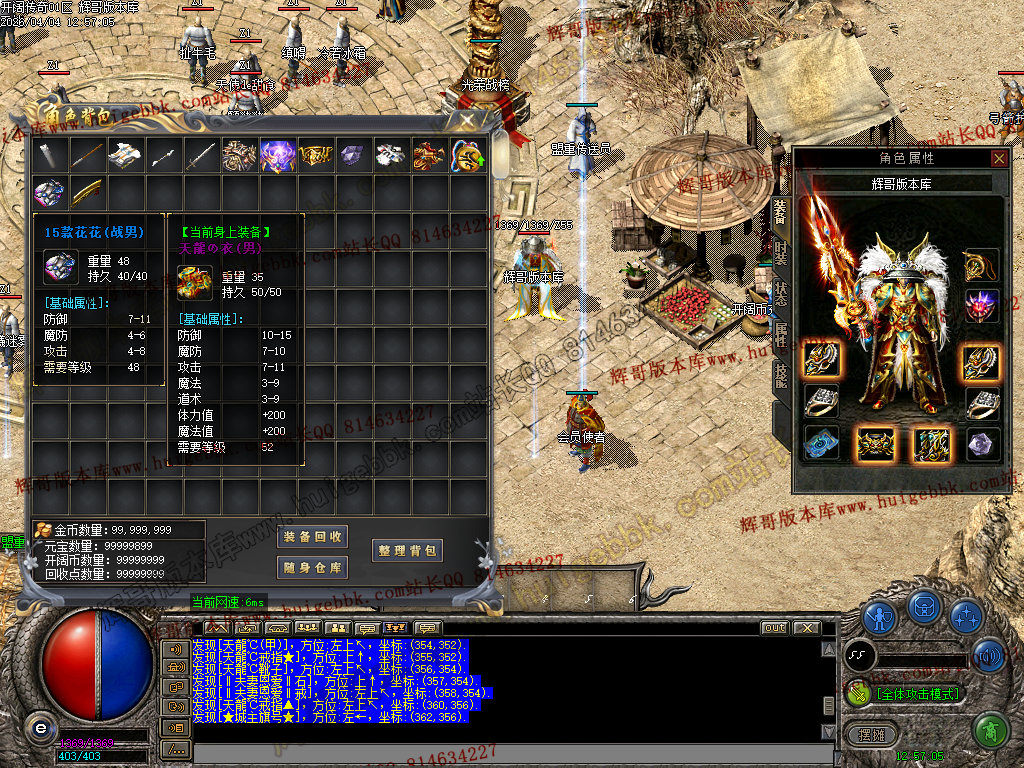Close the character bag window
The height and width of the screenshot is (768, 1024).
[467, 120]
